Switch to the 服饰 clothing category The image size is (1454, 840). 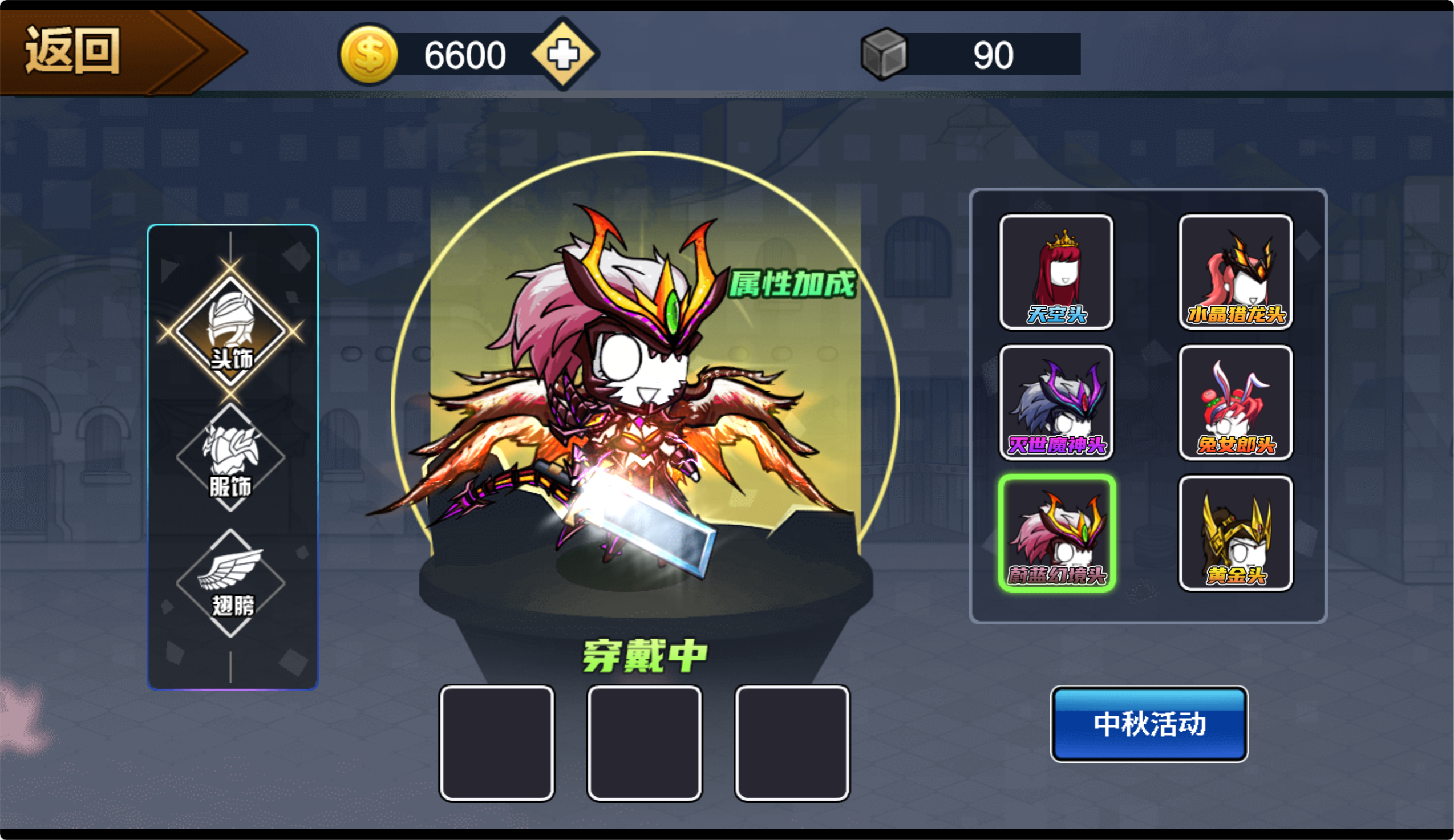[x=231, y=458]
